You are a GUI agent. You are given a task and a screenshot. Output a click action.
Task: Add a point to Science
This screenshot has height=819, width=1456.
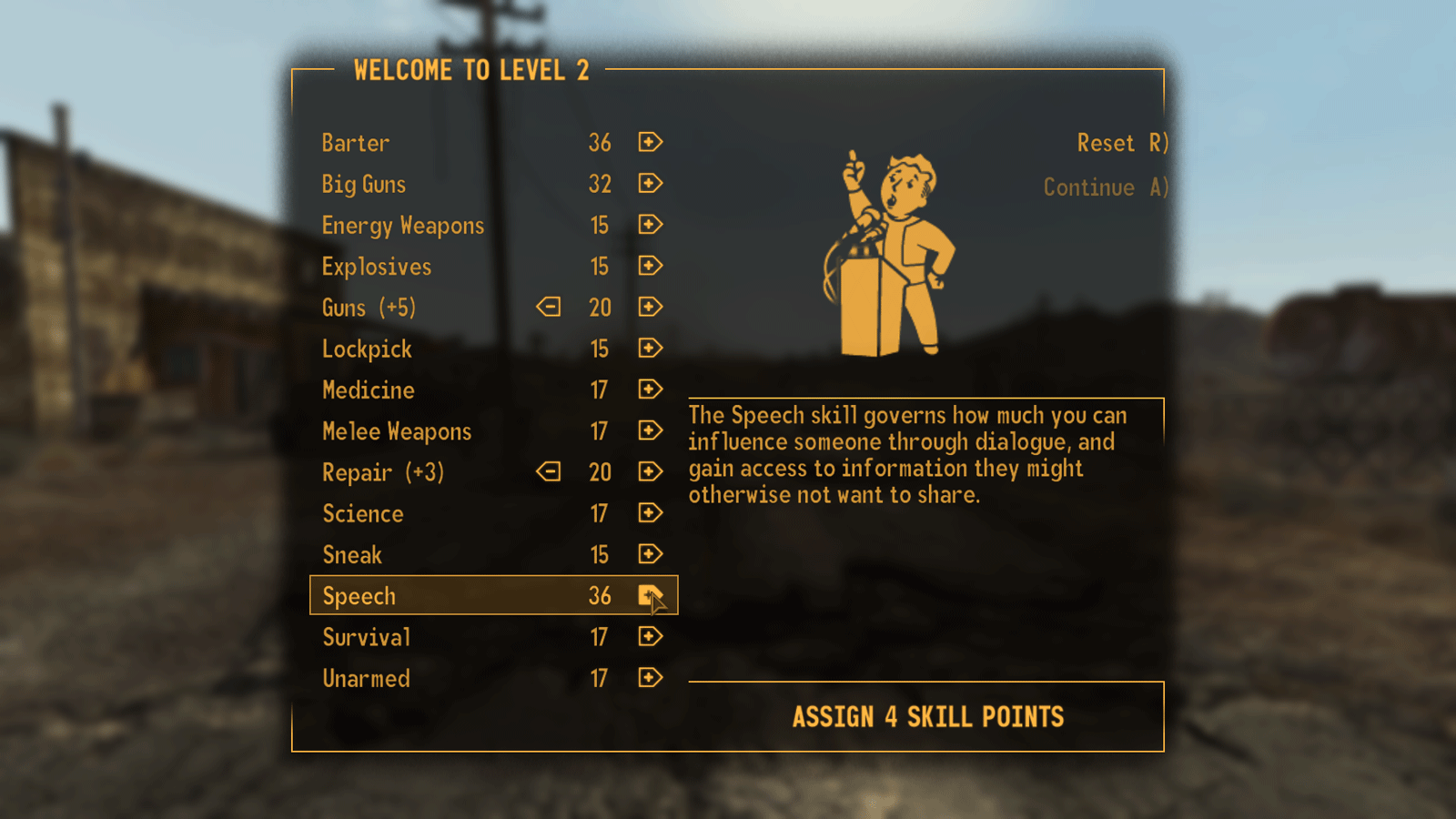[649, 513]
